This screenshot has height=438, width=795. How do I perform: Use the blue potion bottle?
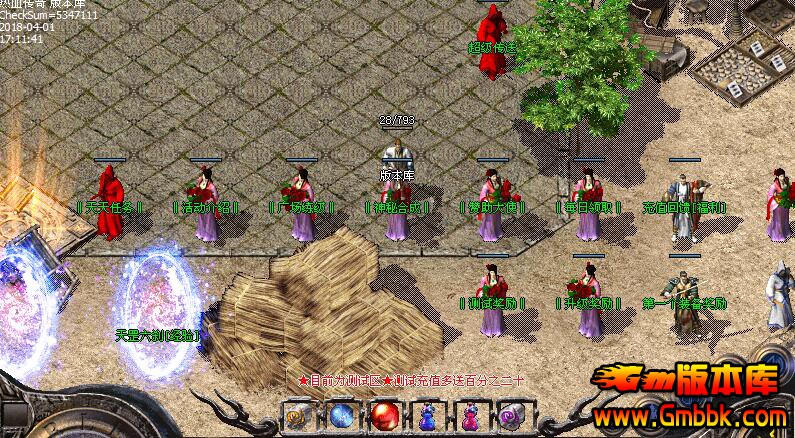point(426,414)
